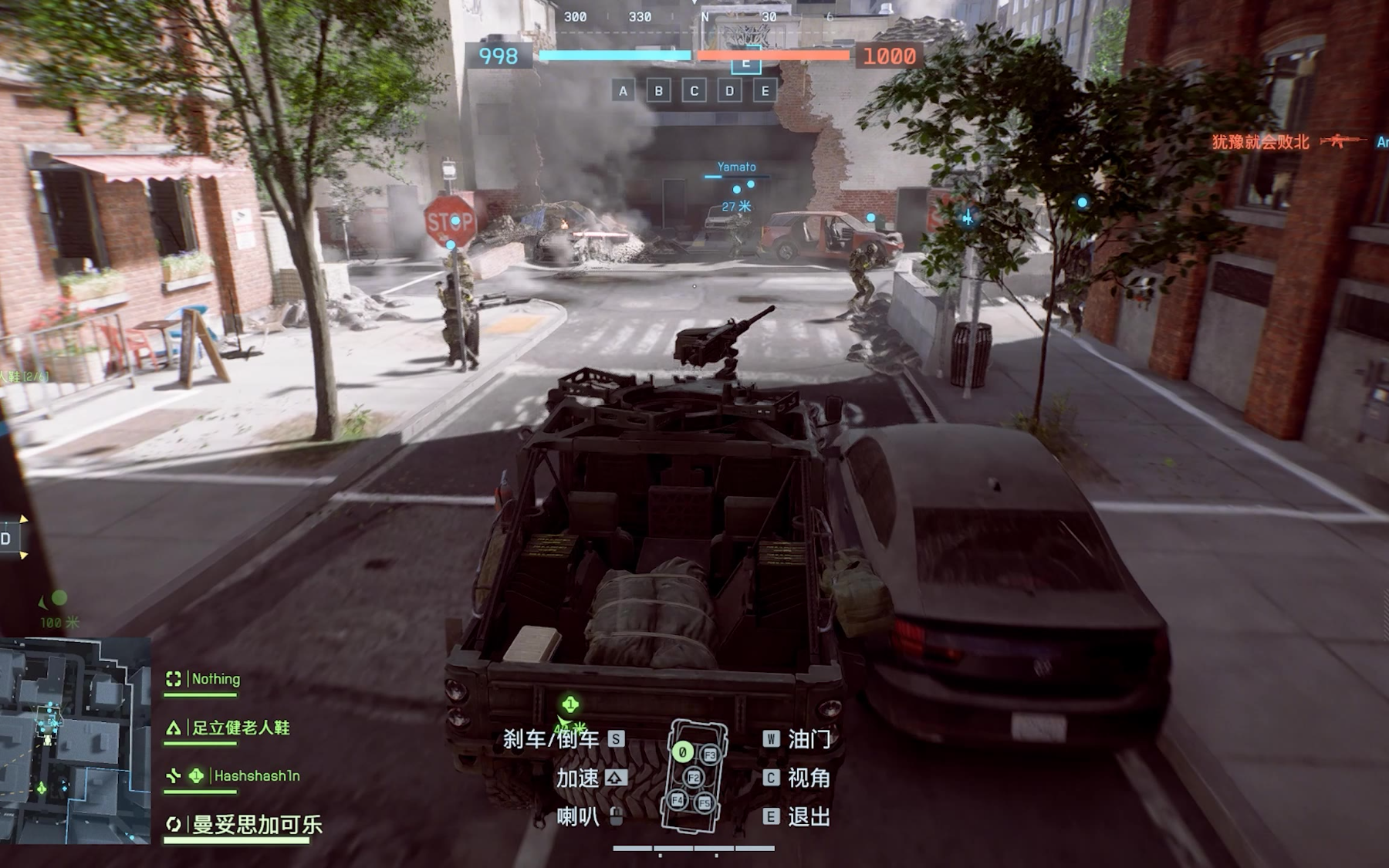Select the highlighted driver seat 0

click(x=682, y=751)
